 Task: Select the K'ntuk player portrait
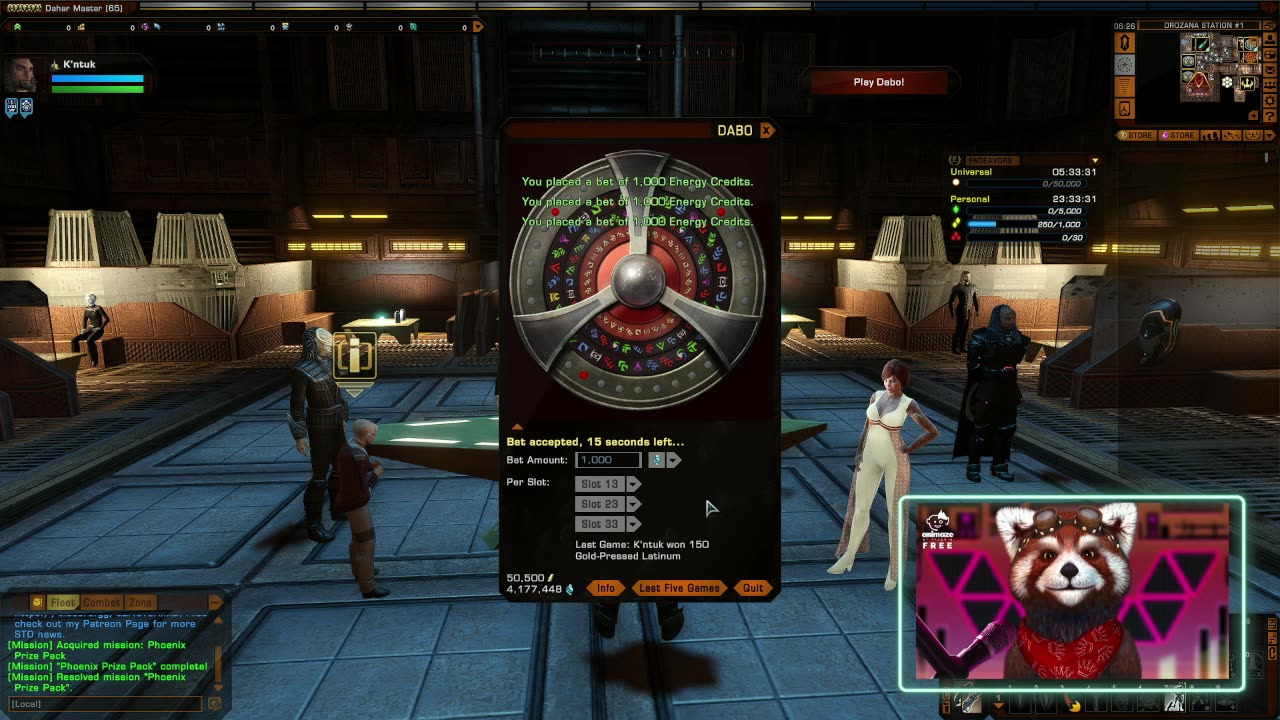pos(21,76)
